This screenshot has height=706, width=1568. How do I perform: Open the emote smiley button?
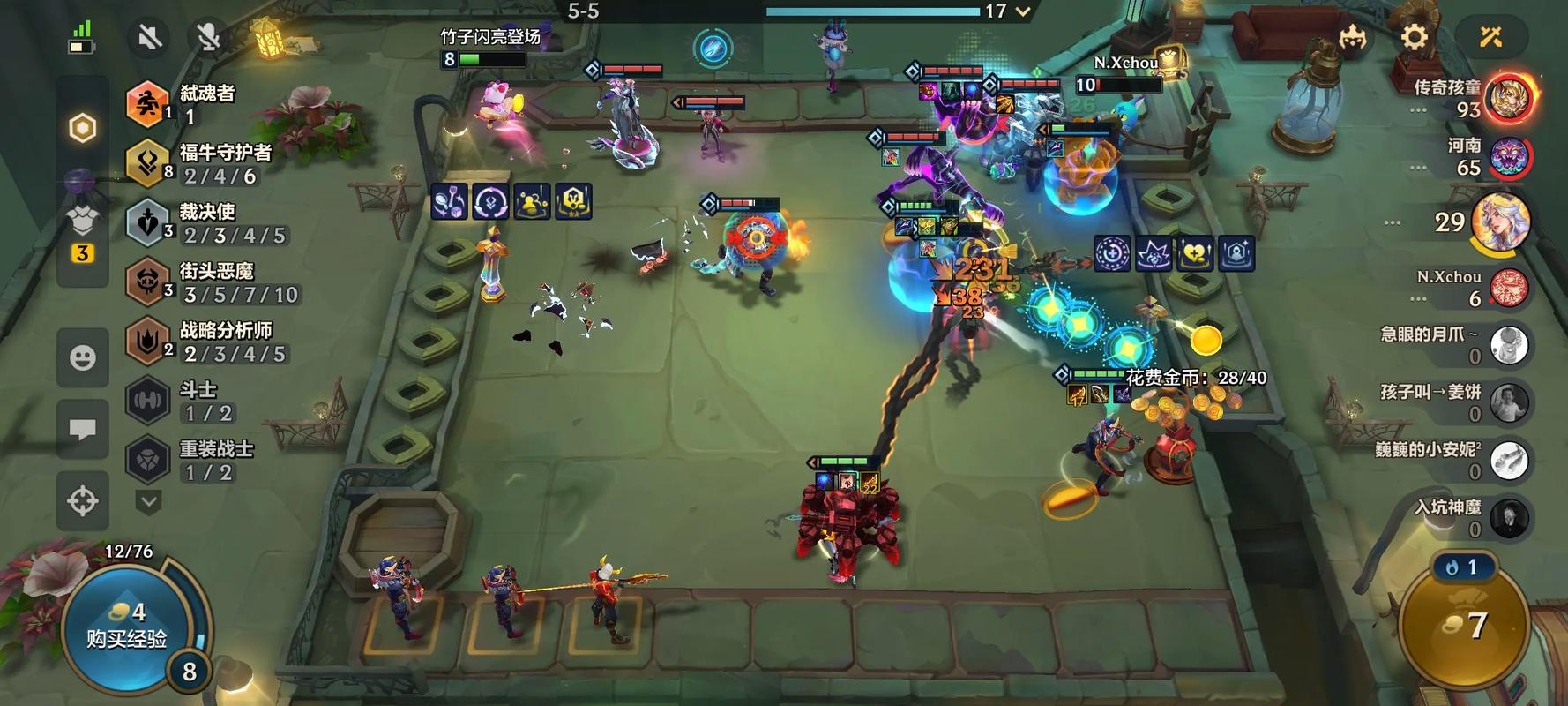83,357
